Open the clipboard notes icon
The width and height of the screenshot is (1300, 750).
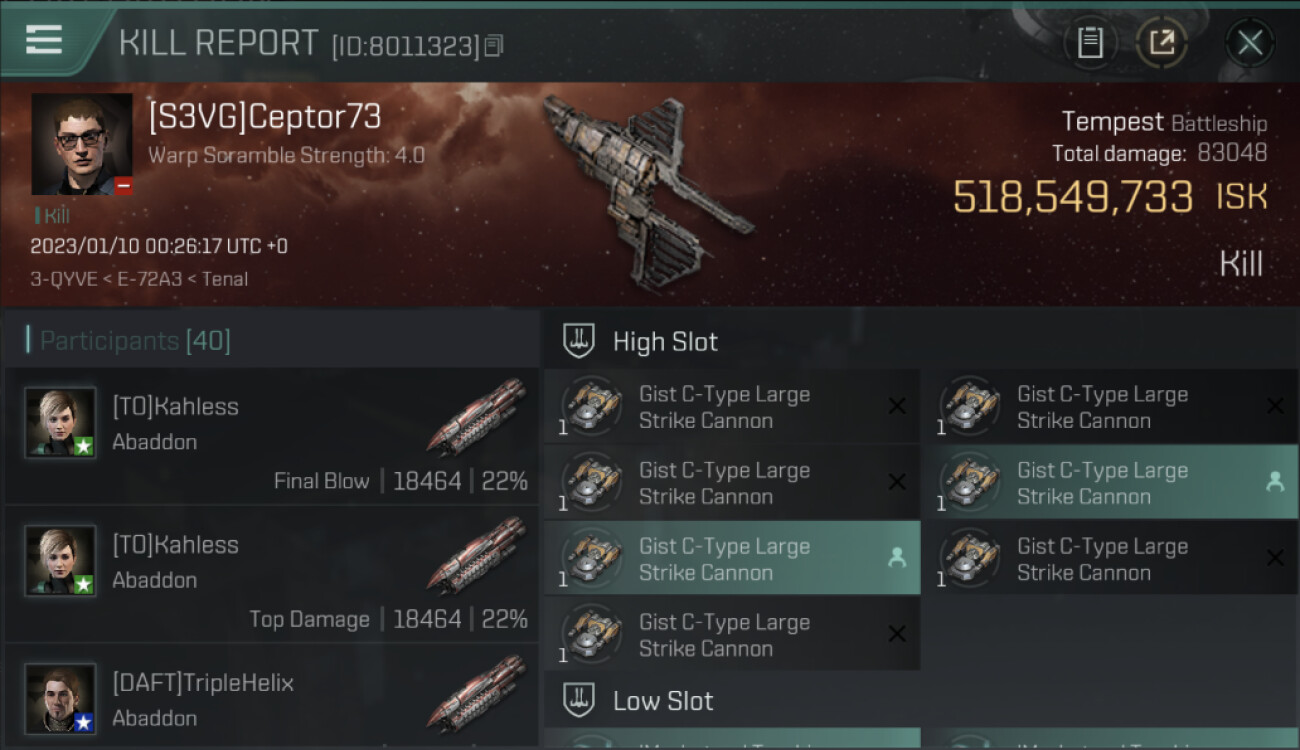tap(1090, 42)
